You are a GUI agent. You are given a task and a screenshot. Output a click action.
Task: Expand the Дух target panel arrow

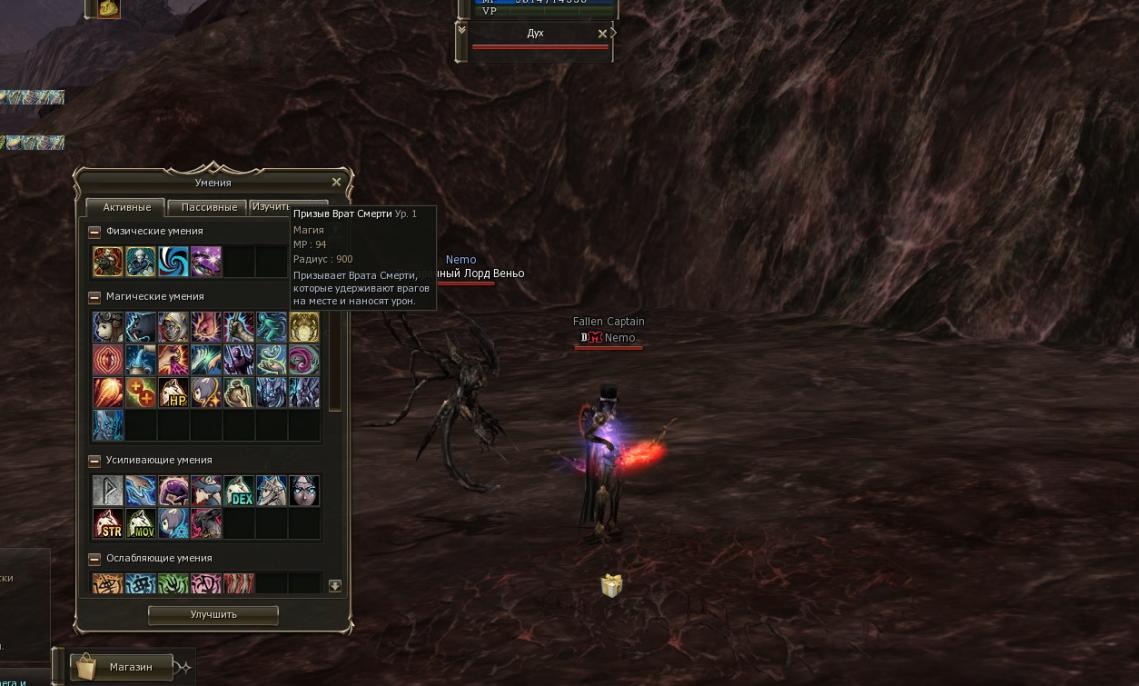461,31
